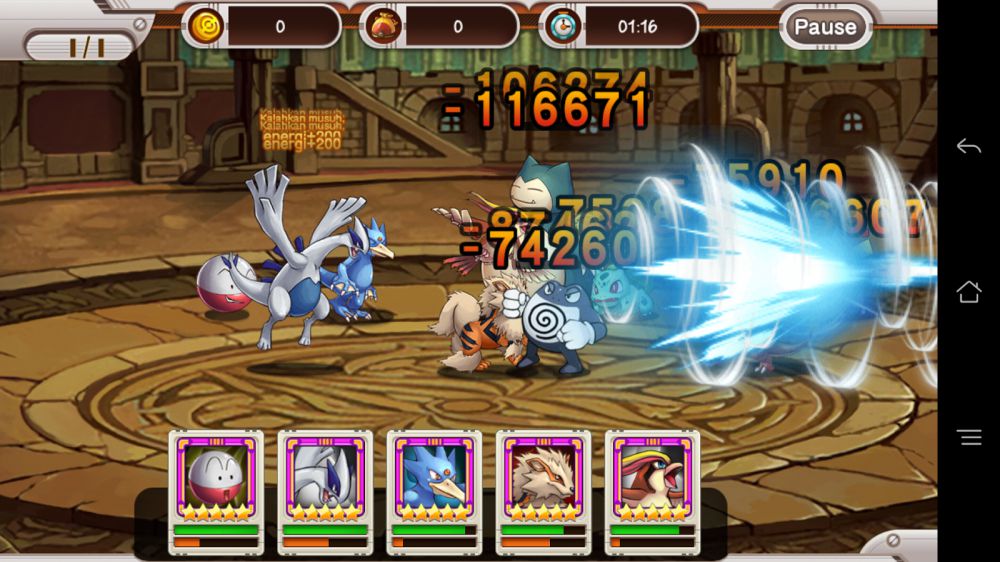Pause the battle
1000x562 pixels.
pos(825,27)
